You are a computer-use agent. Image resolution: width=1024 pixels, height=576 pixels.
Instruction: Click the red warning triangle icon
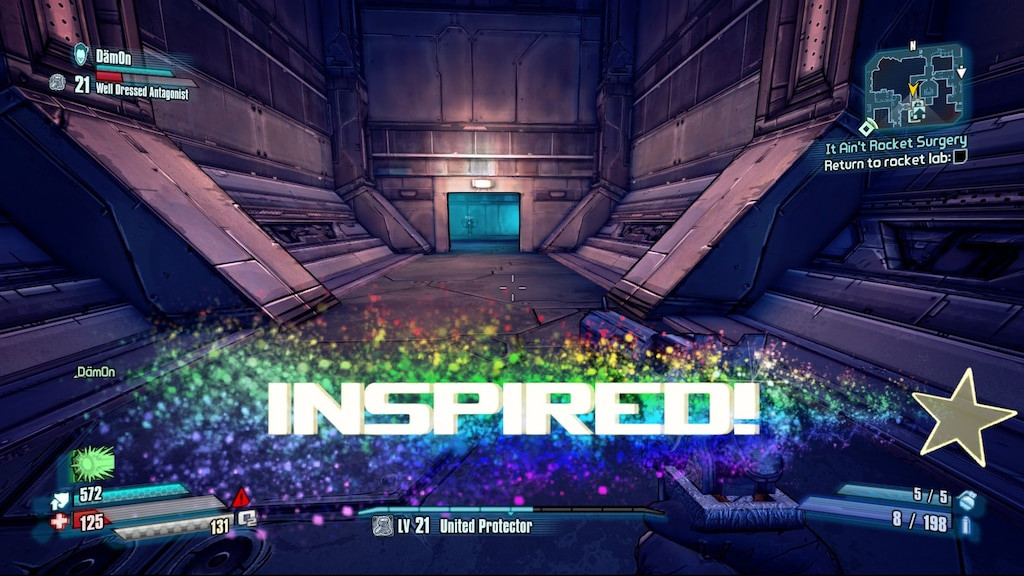point(241,497)
